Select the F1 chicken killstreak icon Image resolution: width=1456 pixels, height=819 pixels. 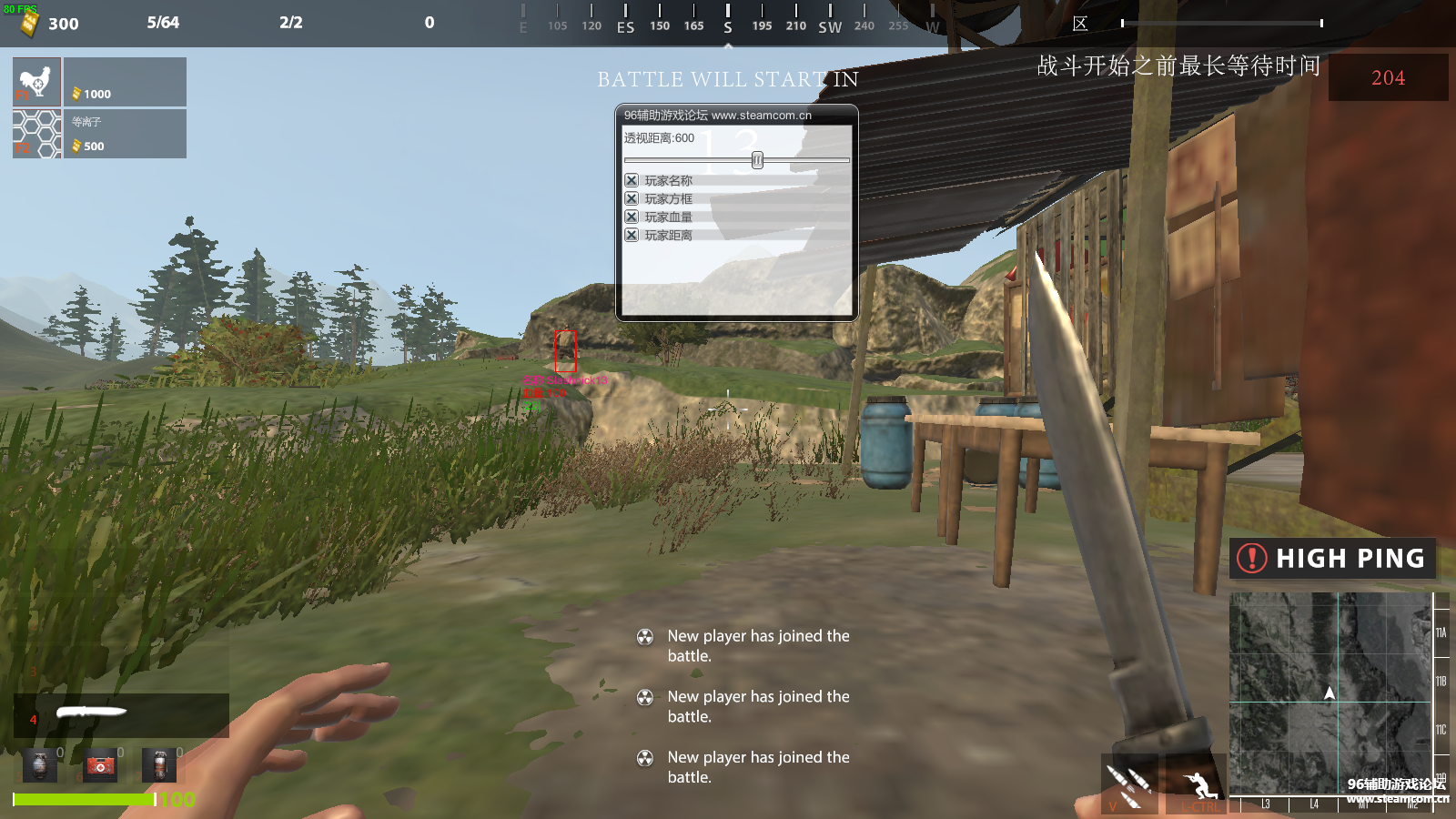tap(35, 82)
